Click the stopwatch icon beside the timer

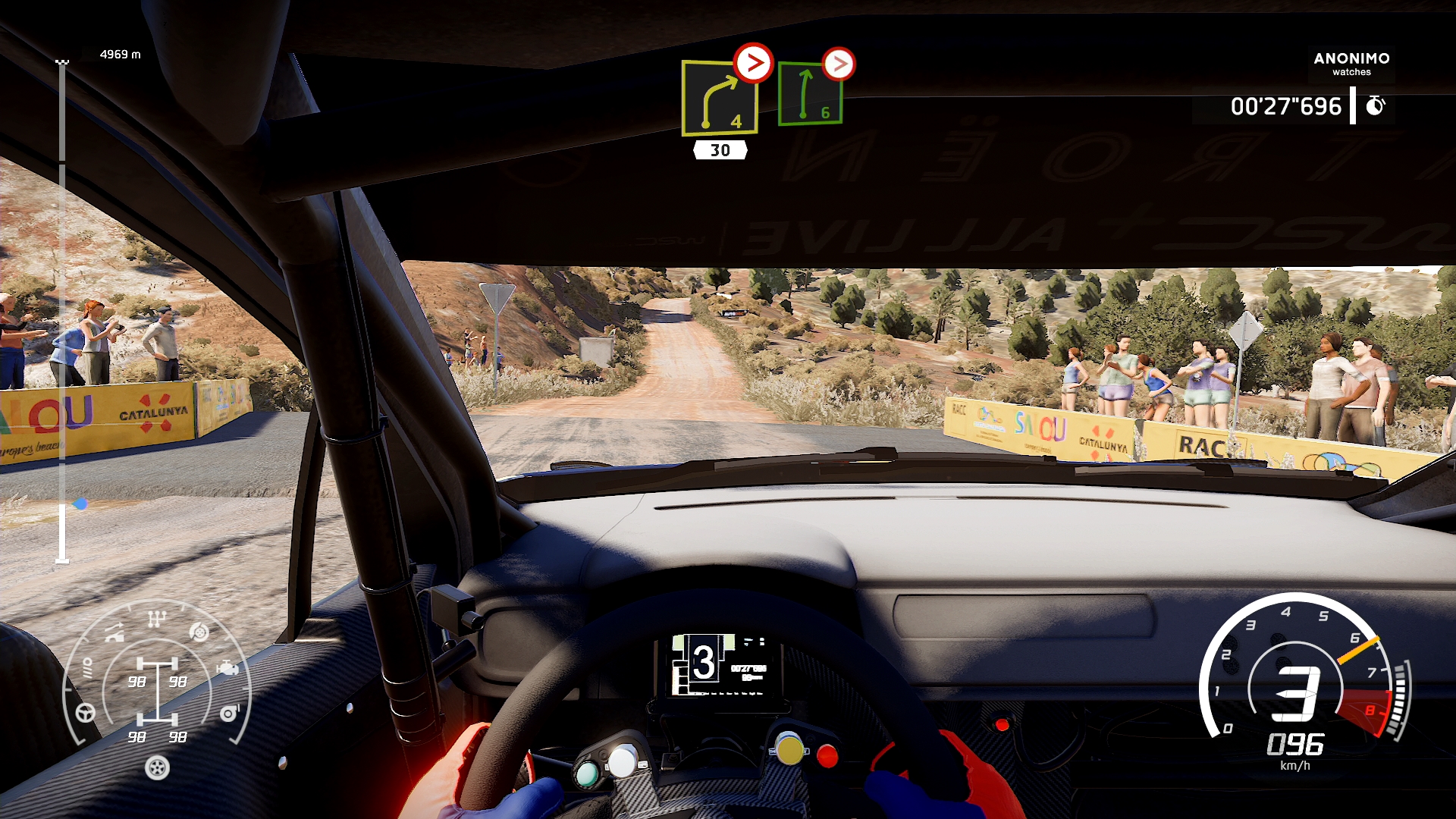click(1375, 106)
